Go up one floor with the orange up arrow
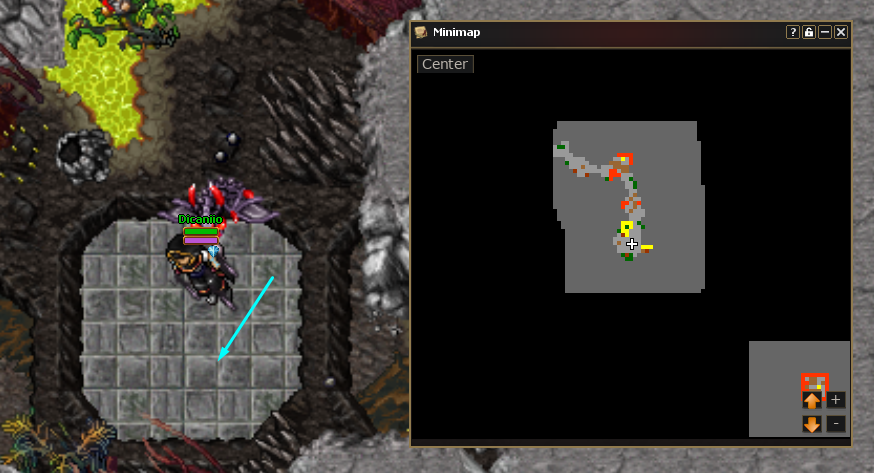Viewport: 874px width, 473px height. pos(812,400)
